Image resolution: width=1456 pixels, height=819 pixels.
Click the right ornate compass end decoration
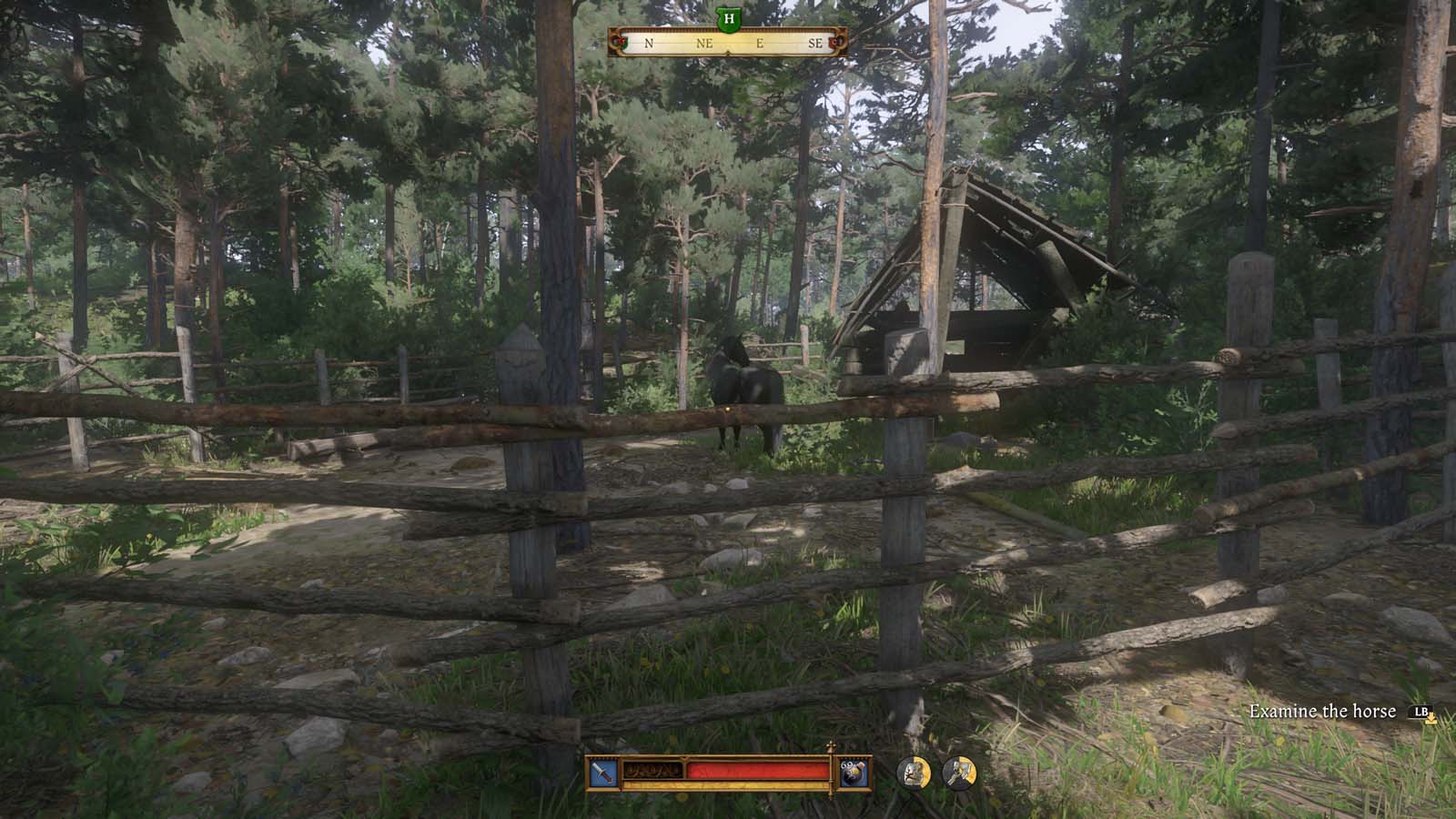[x=837, y=43]
